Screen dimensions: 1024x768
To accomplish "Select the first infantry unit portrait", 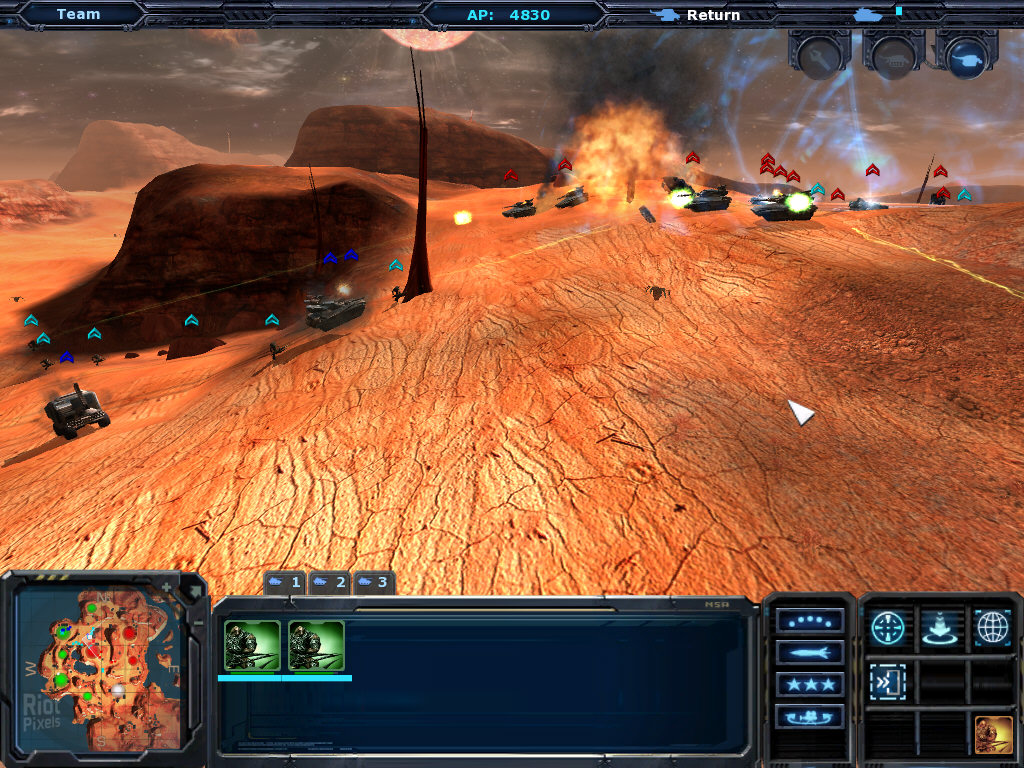I will click(252, 645).
